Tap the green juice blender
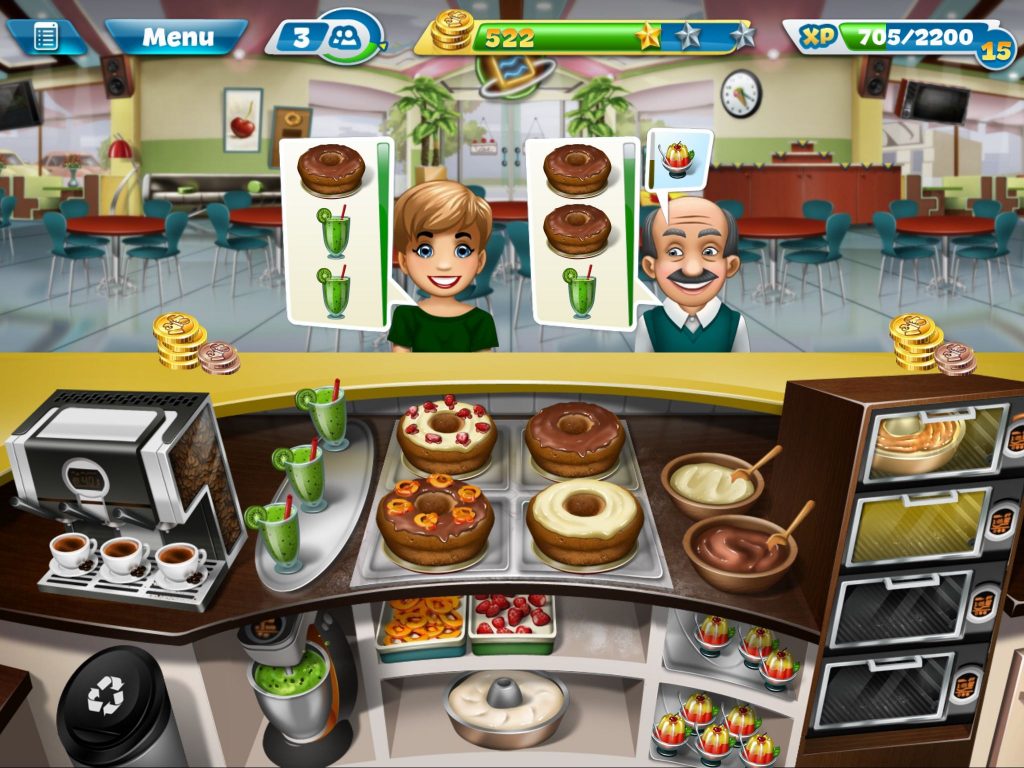The width and height of the screenshot is (1024, 768). click(292, 680)
